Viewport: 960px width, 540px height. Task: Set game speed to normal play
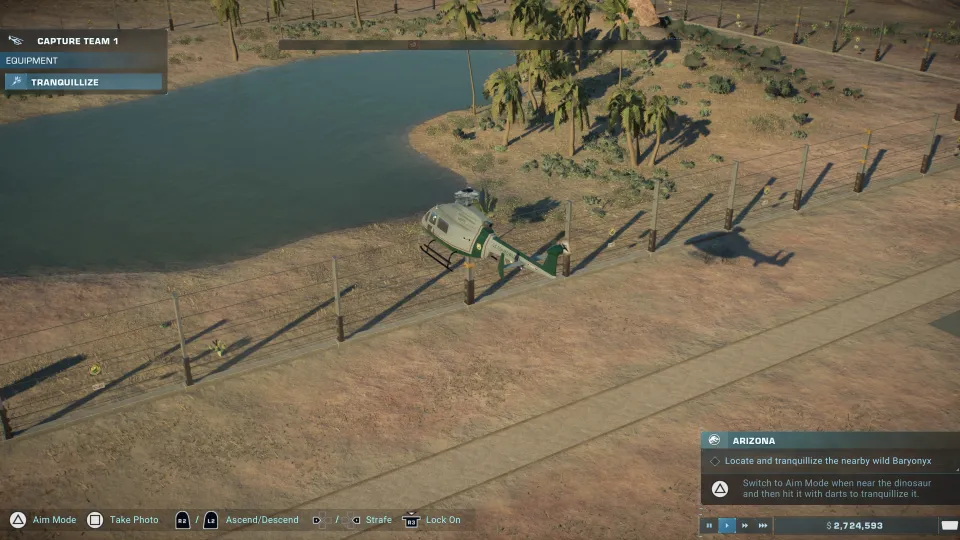click(727, 525)
